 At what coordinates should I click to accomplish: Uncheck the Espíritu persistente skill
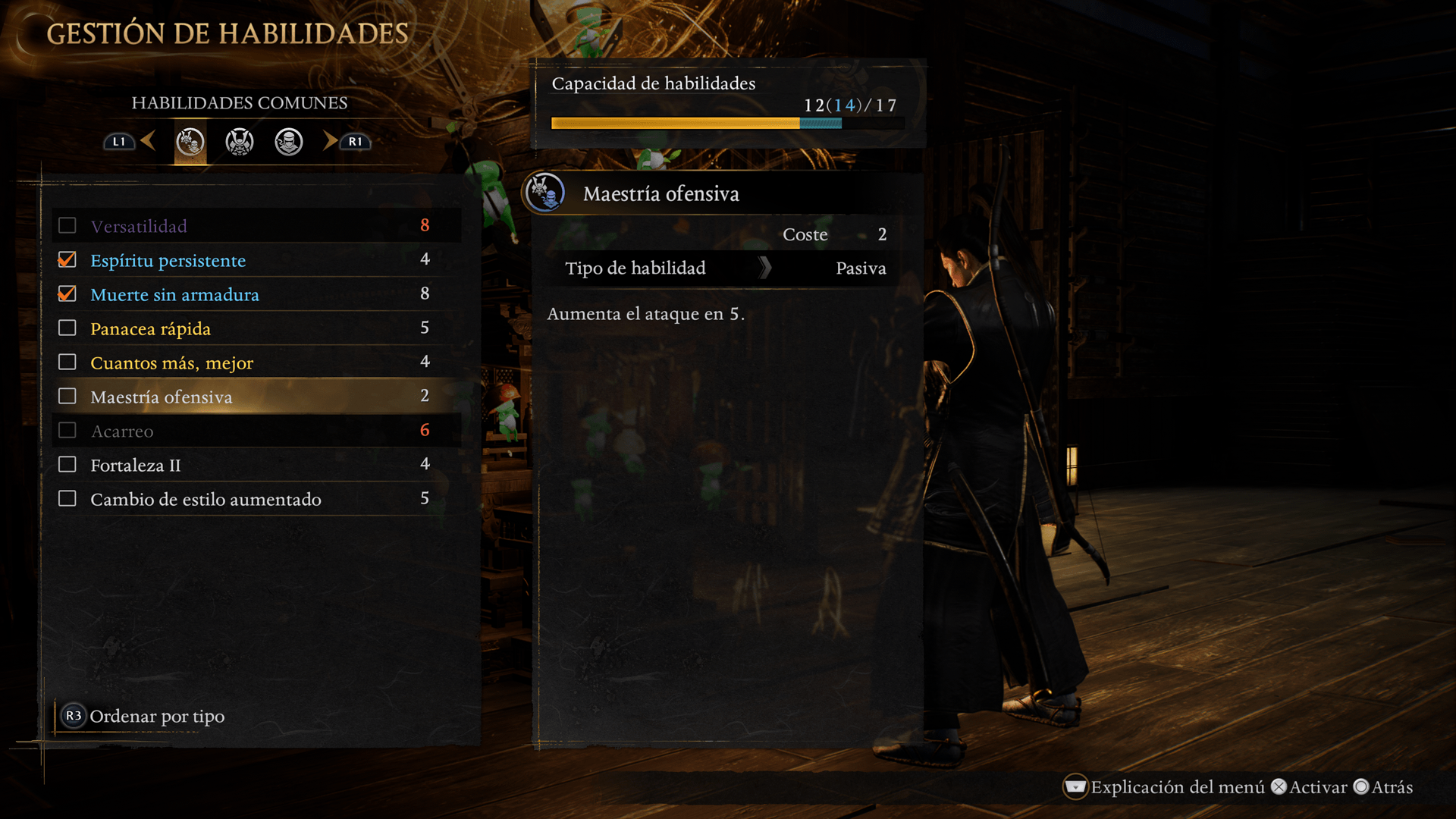click(x=67, y=260)
